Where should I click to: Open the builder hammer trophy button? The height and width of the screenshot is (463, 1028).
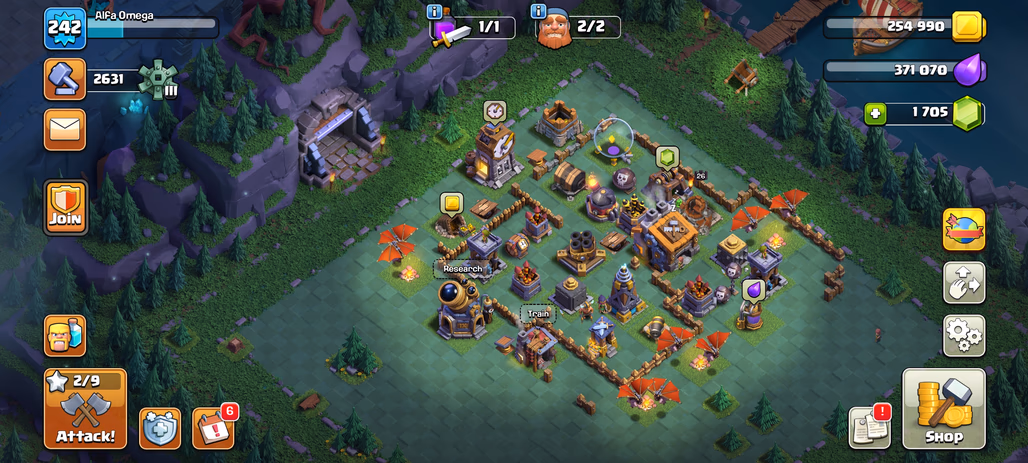point(65,79)
